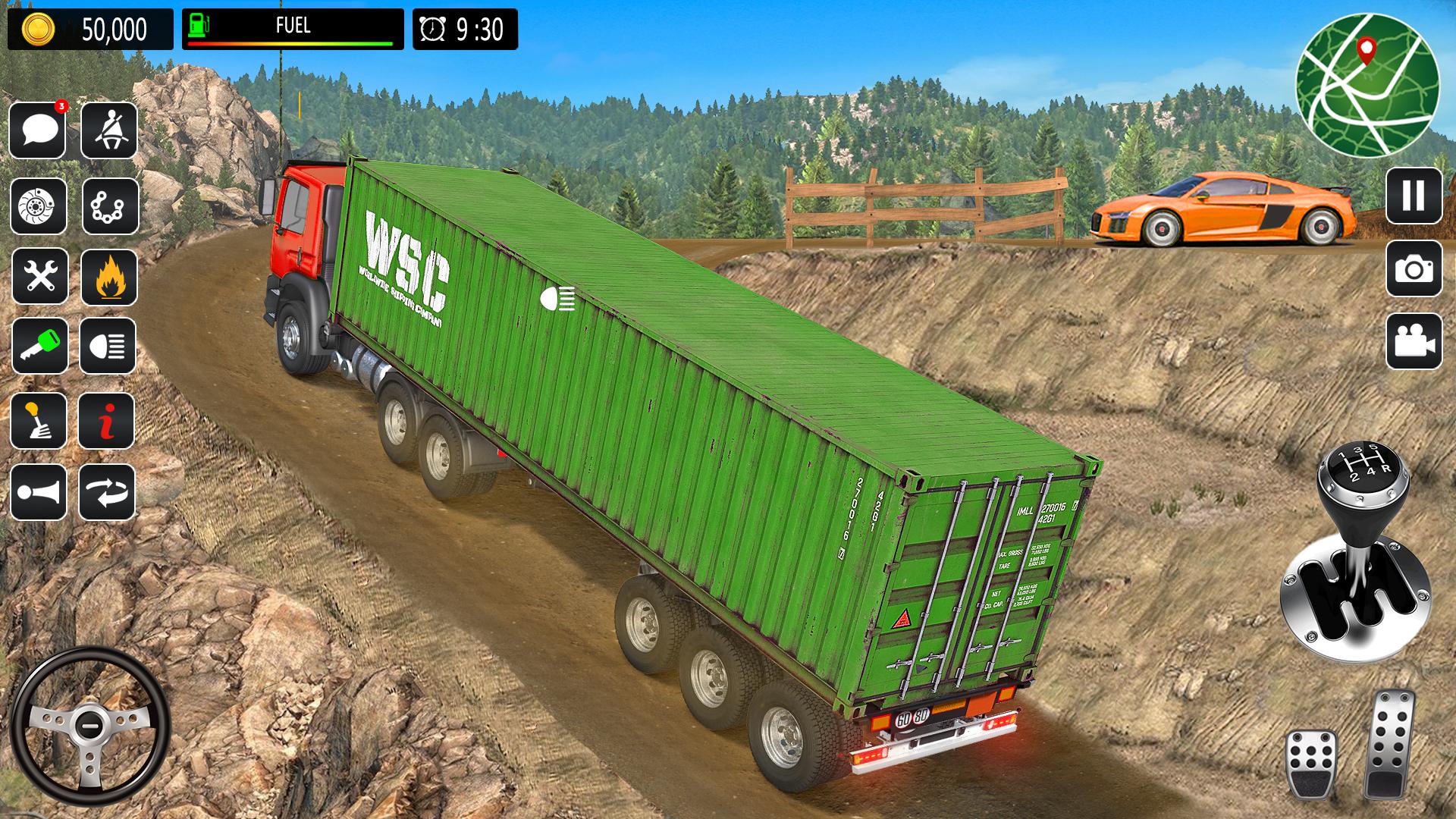
Task: Sound the truck horn
Action: [x=38, y=492]
